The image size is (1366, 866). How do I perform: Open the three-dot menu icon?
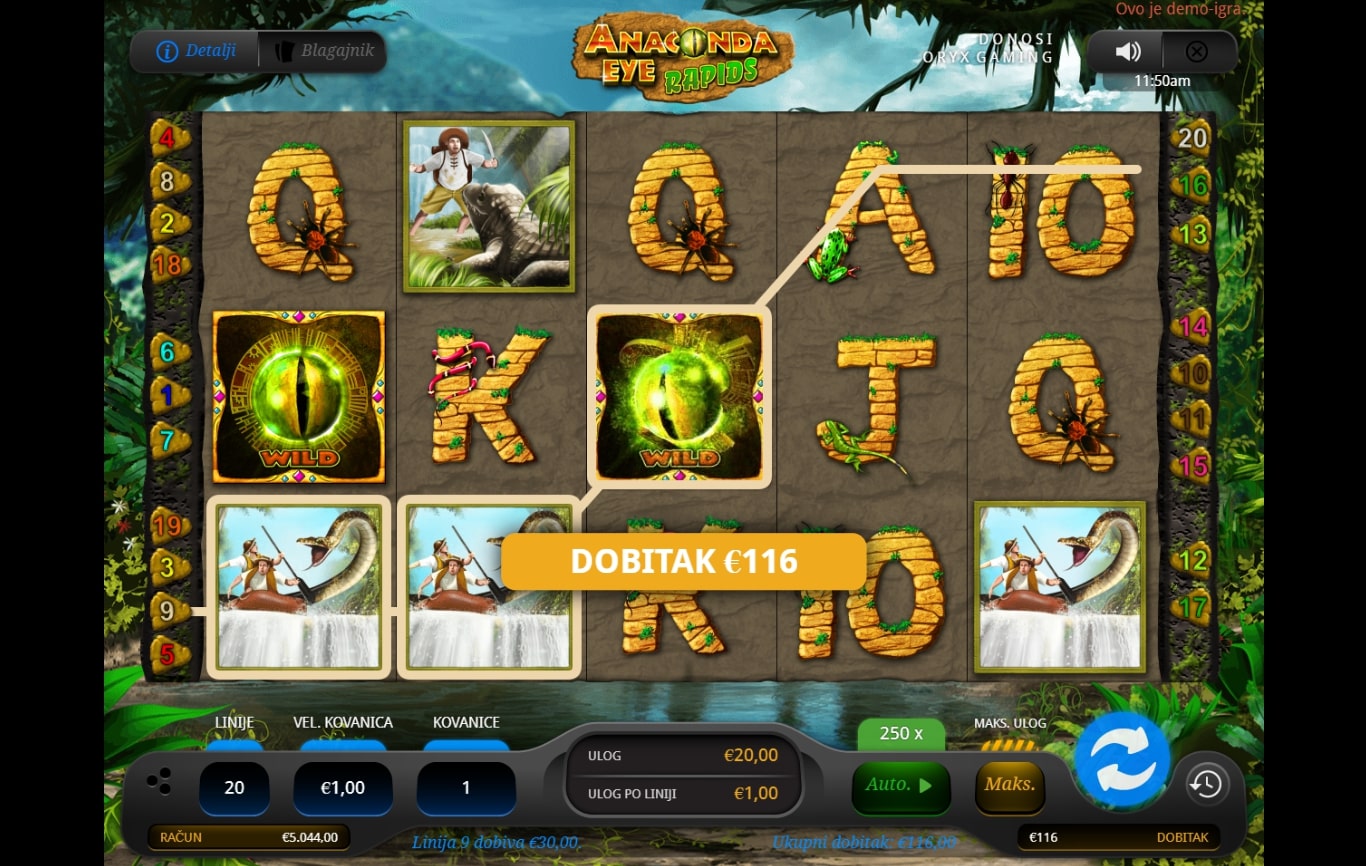tap(158, 782)
